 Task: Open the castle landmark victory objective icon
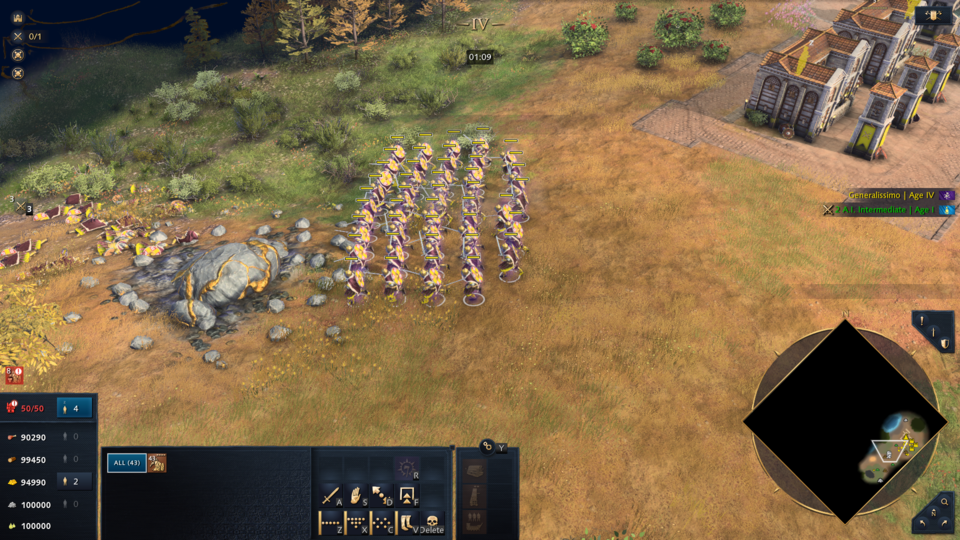point(17,17)
